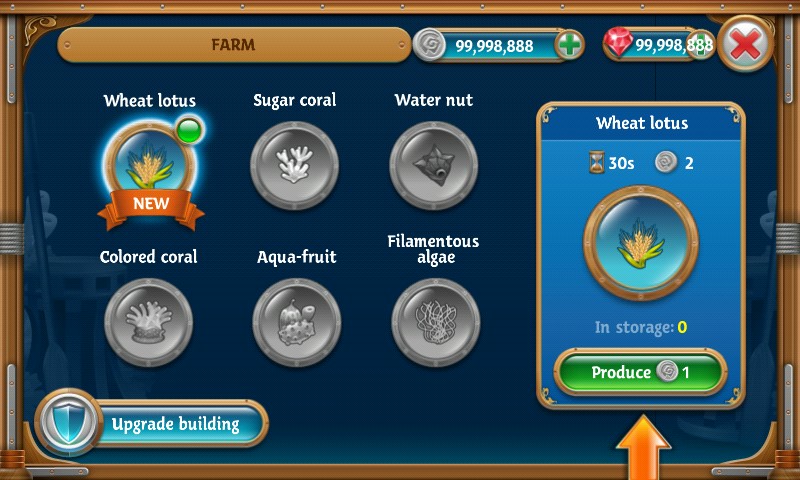This screenshot has height=480, width=800.
Task: Select the Wheat lotus crop
Action: [x=149, y=162]
